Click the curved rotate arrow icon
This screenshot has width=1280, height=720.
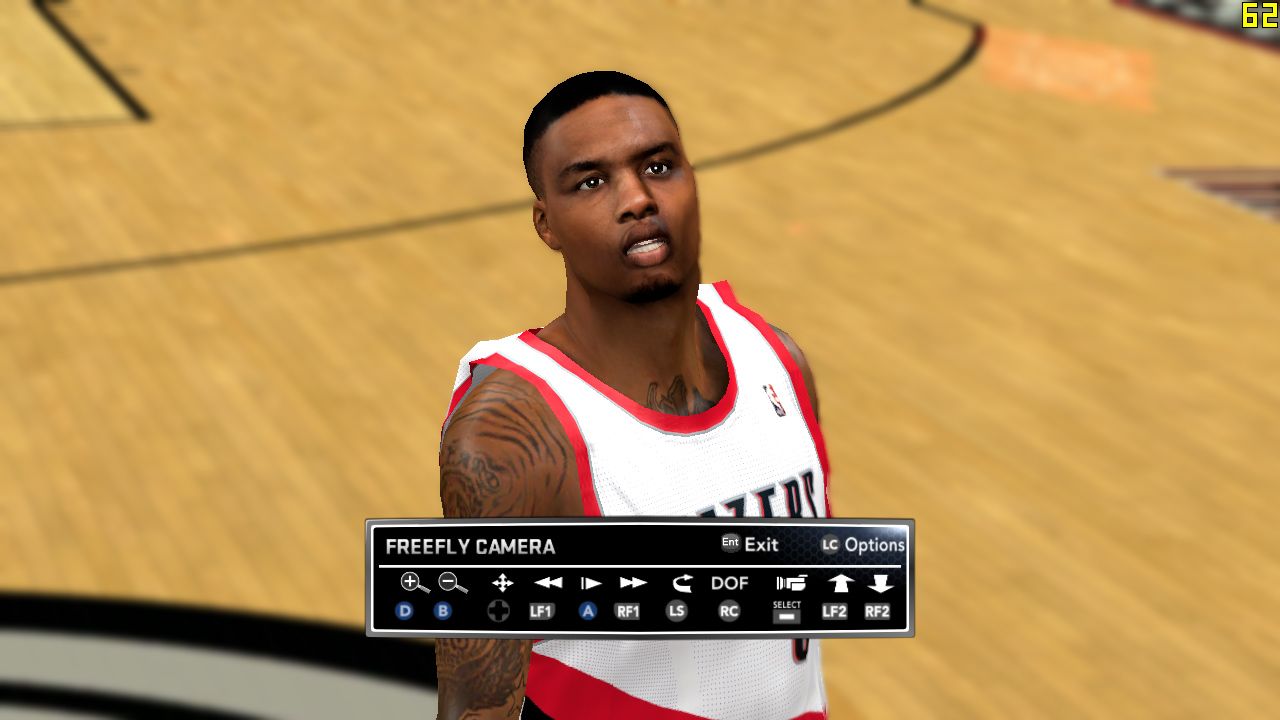(681, 583)
